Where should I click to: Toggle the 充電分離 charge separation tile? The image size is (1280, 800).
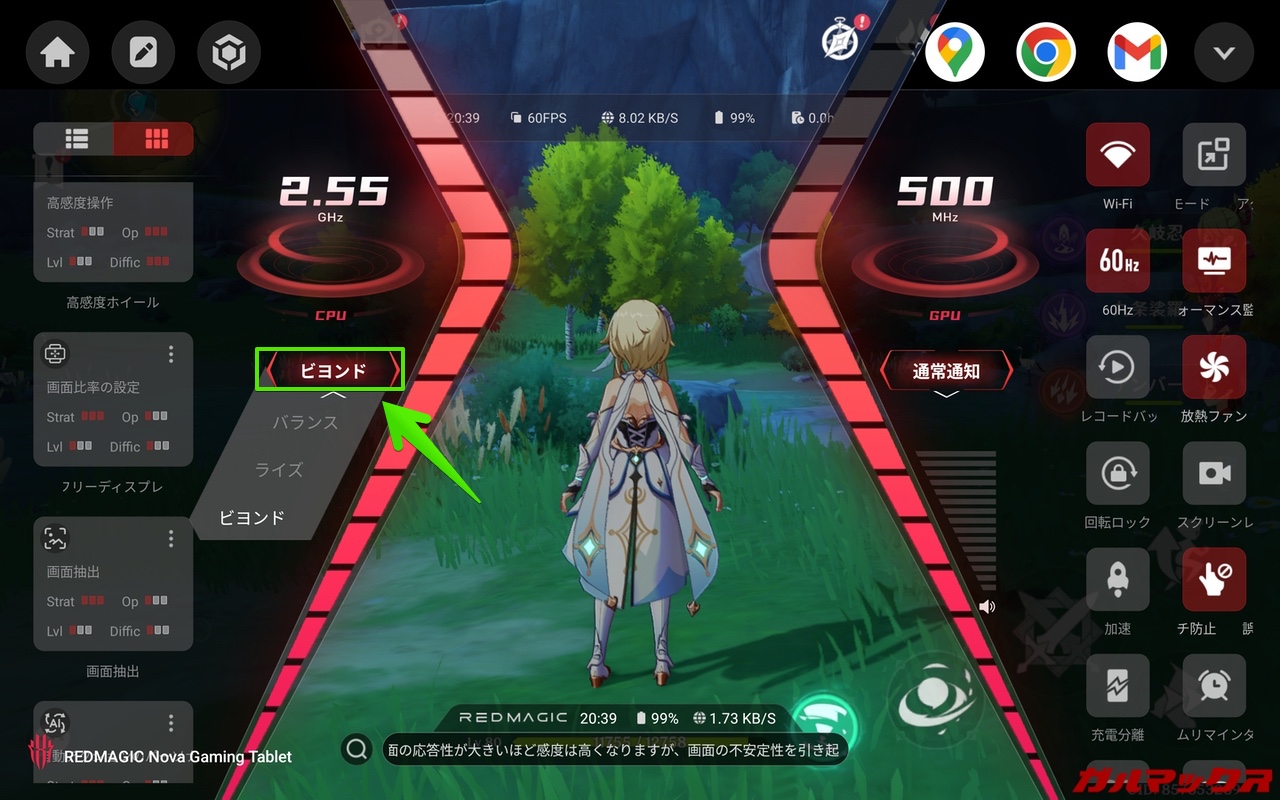pos(1117,686)
